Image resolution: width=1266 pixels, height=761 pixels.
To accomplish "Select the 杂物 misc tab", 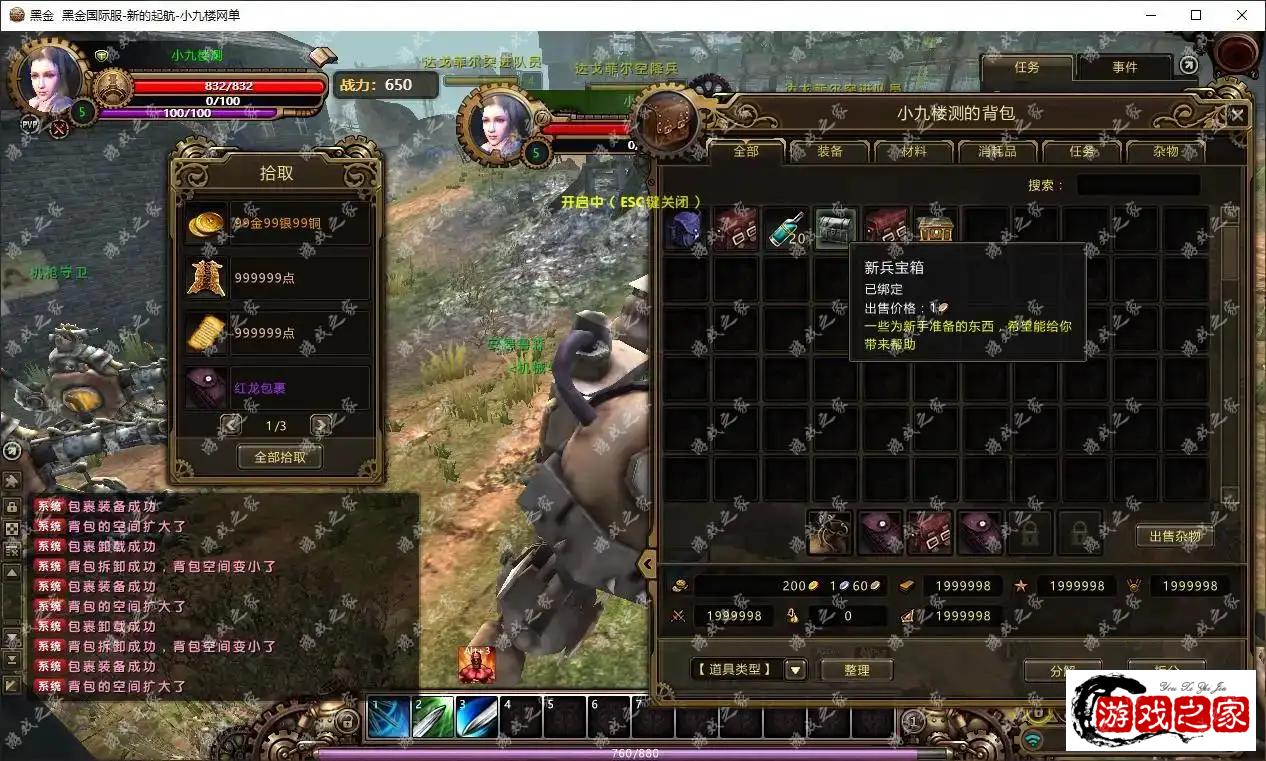I will 1165,152.
